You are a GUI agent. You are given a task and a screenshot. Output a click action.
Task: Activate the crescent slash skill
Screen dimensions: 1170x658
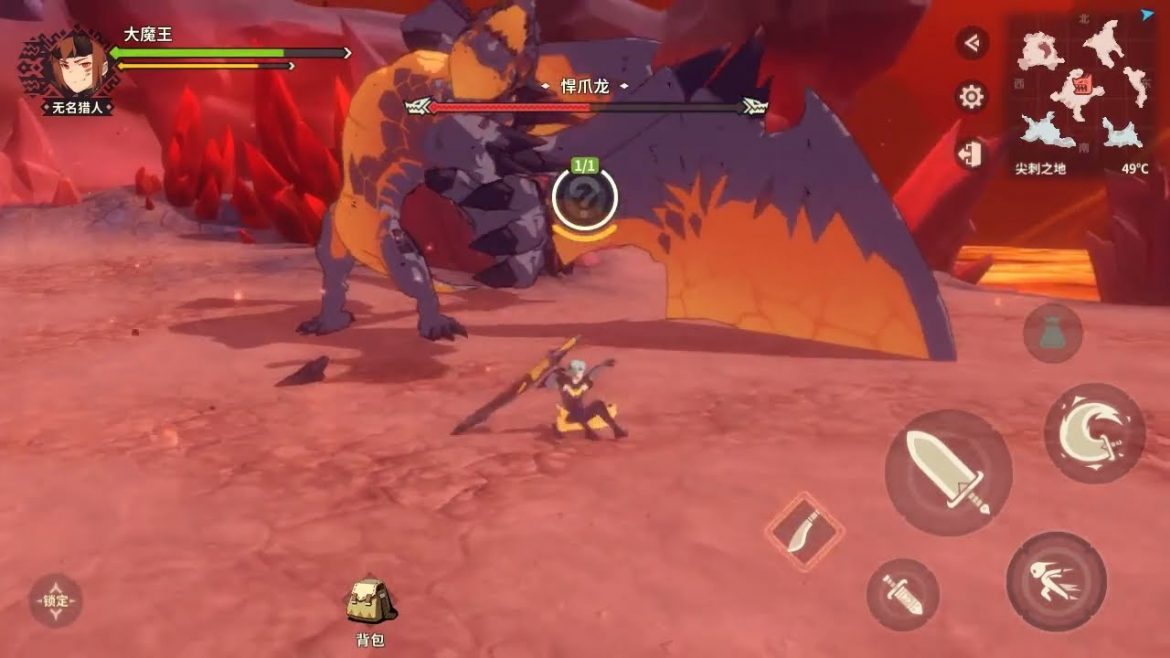pos(1094,433)
